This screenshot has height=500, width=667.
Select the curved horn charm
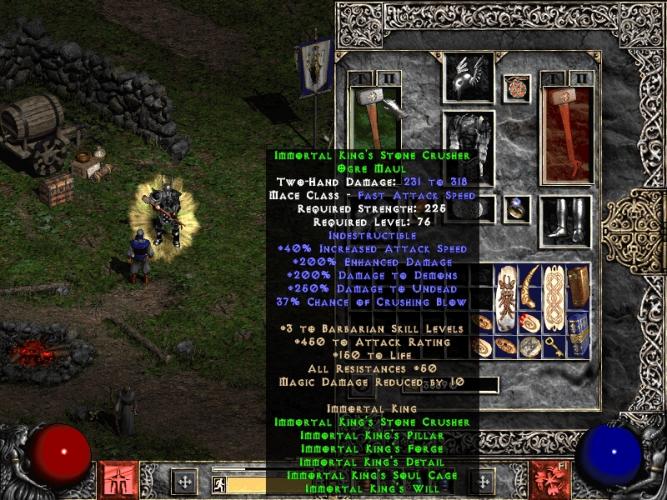pyautogui.click(x=532, y=284)
